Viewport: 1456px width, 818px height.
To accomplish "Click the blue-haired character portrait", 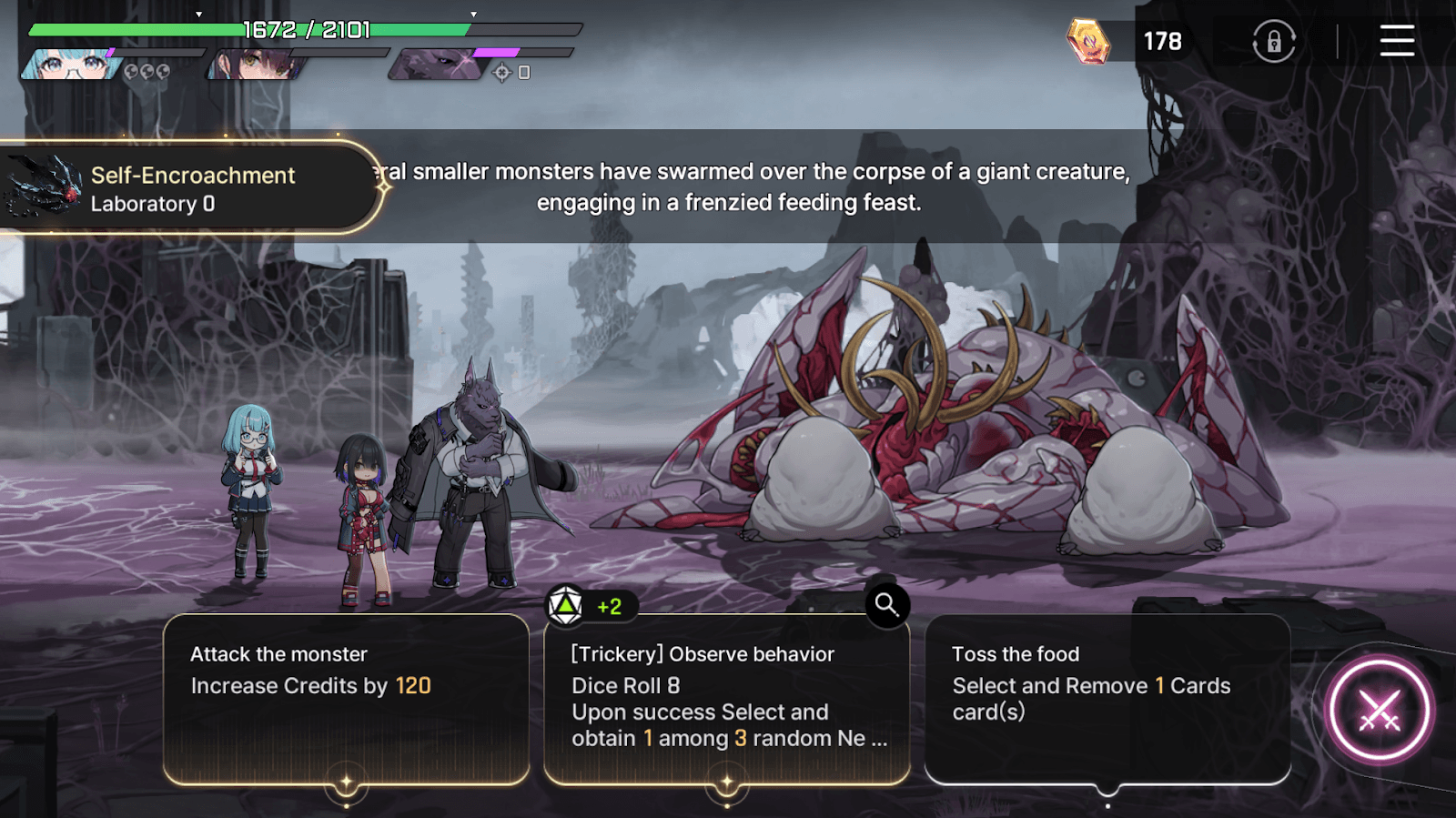I will tap(69, 66).
